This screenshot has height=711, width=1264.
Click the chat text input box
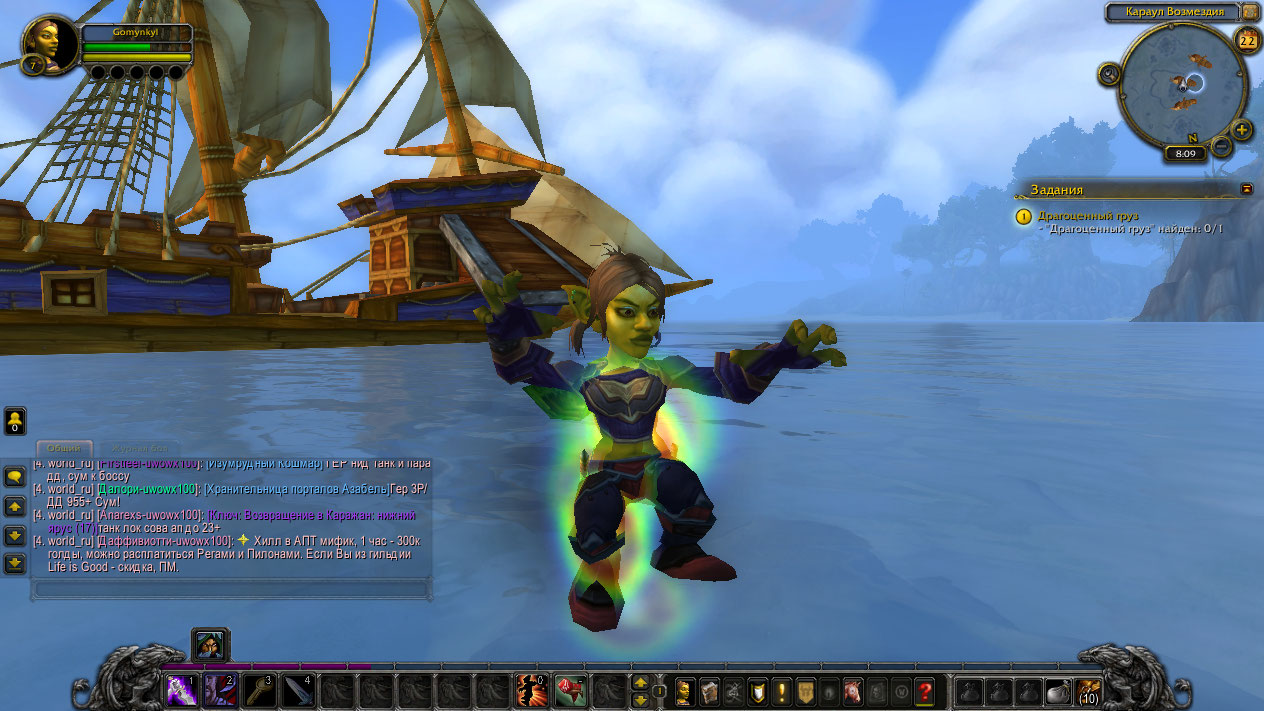pyautogui.click(x=230, y=589)
